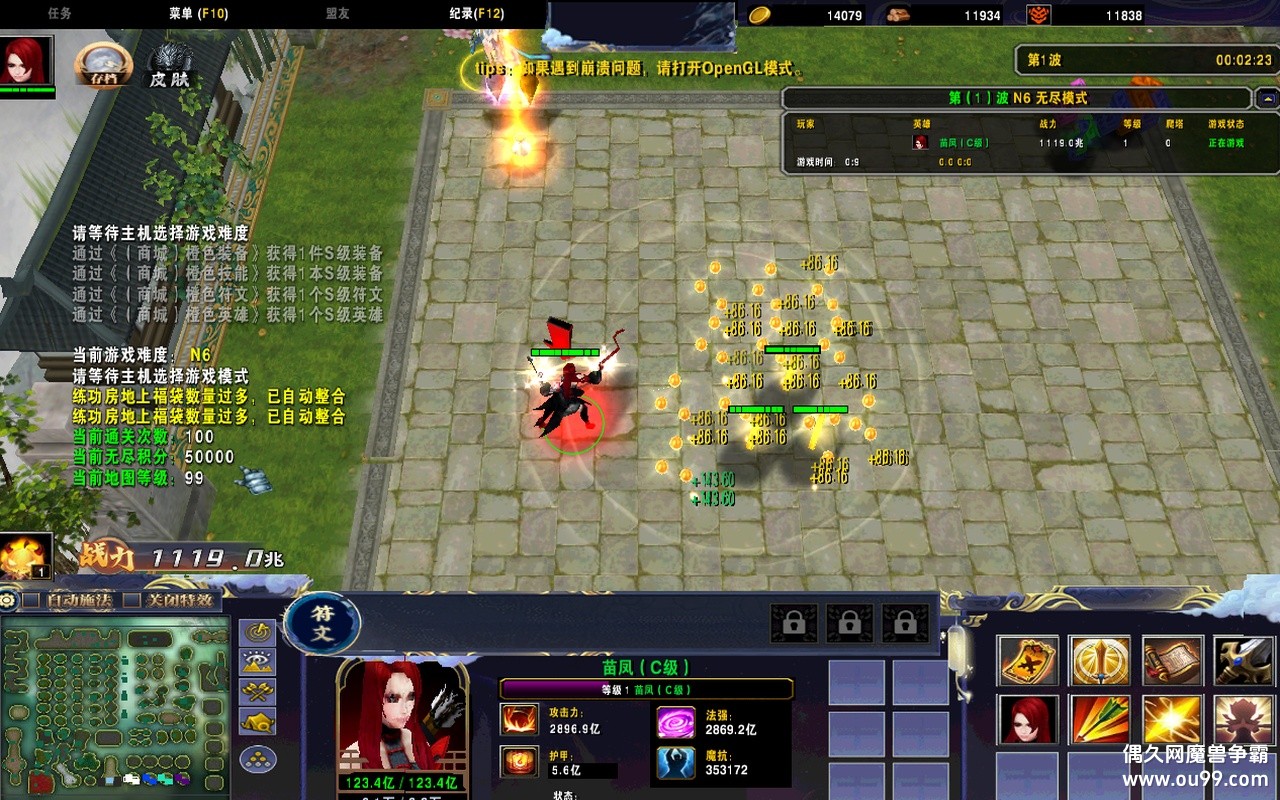This screenshot has height=800, width=1280.
Task: Open the 符文 rune panel
Action: 322,623
